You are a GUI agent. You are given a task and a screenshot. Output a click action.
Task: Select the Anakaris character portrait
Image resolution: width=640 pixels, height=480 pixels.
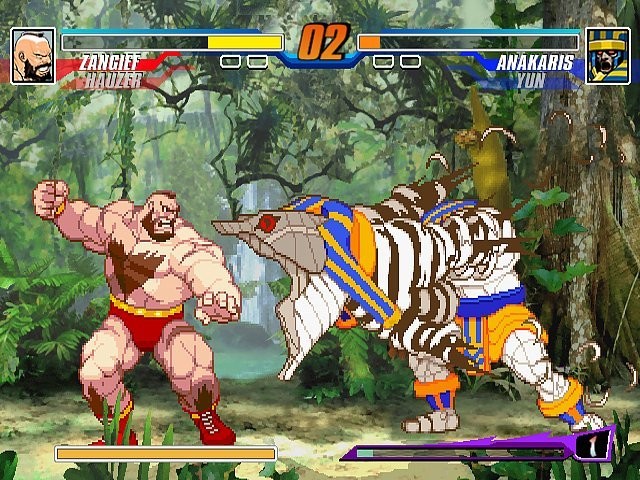pyautogui.click(x=607, y=55)
